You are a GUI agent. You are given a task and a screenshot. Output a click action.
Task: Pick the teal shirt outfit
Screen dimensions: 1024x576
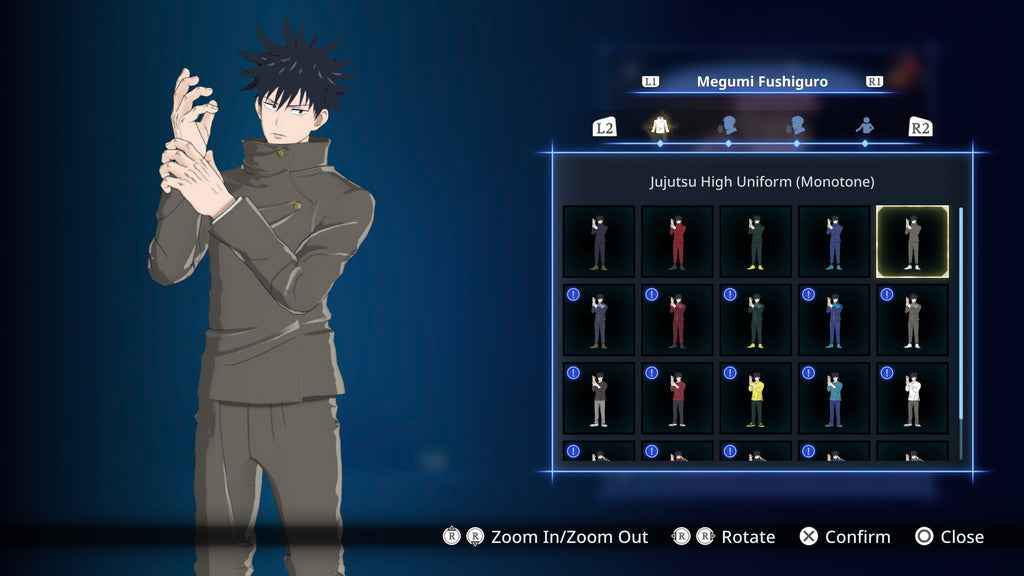pyautogui.click(x=834, y=398)
